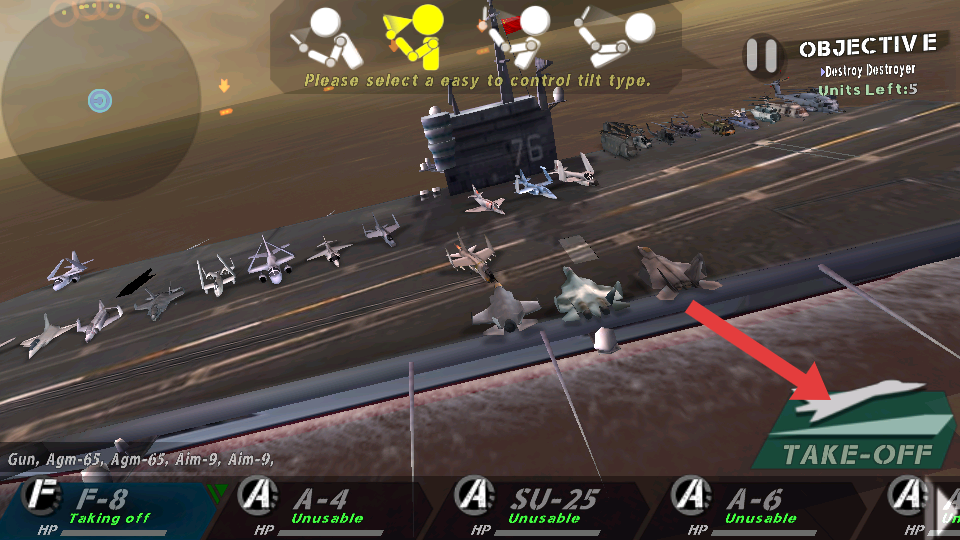
Task: Click the circular radar minimap
Action: click(99, 100)
